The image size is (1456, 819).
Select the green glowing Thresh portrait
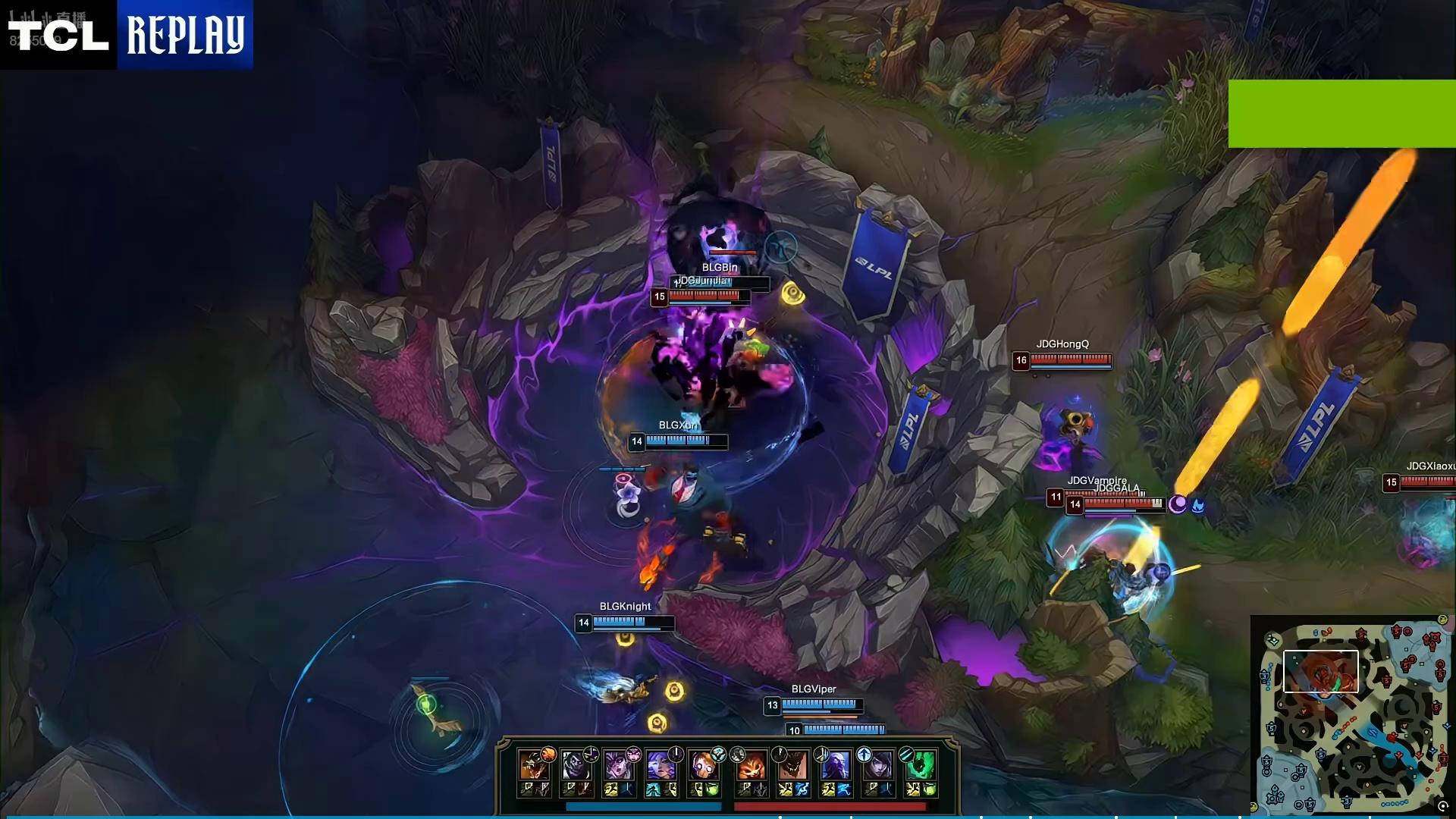coord(920,766)
